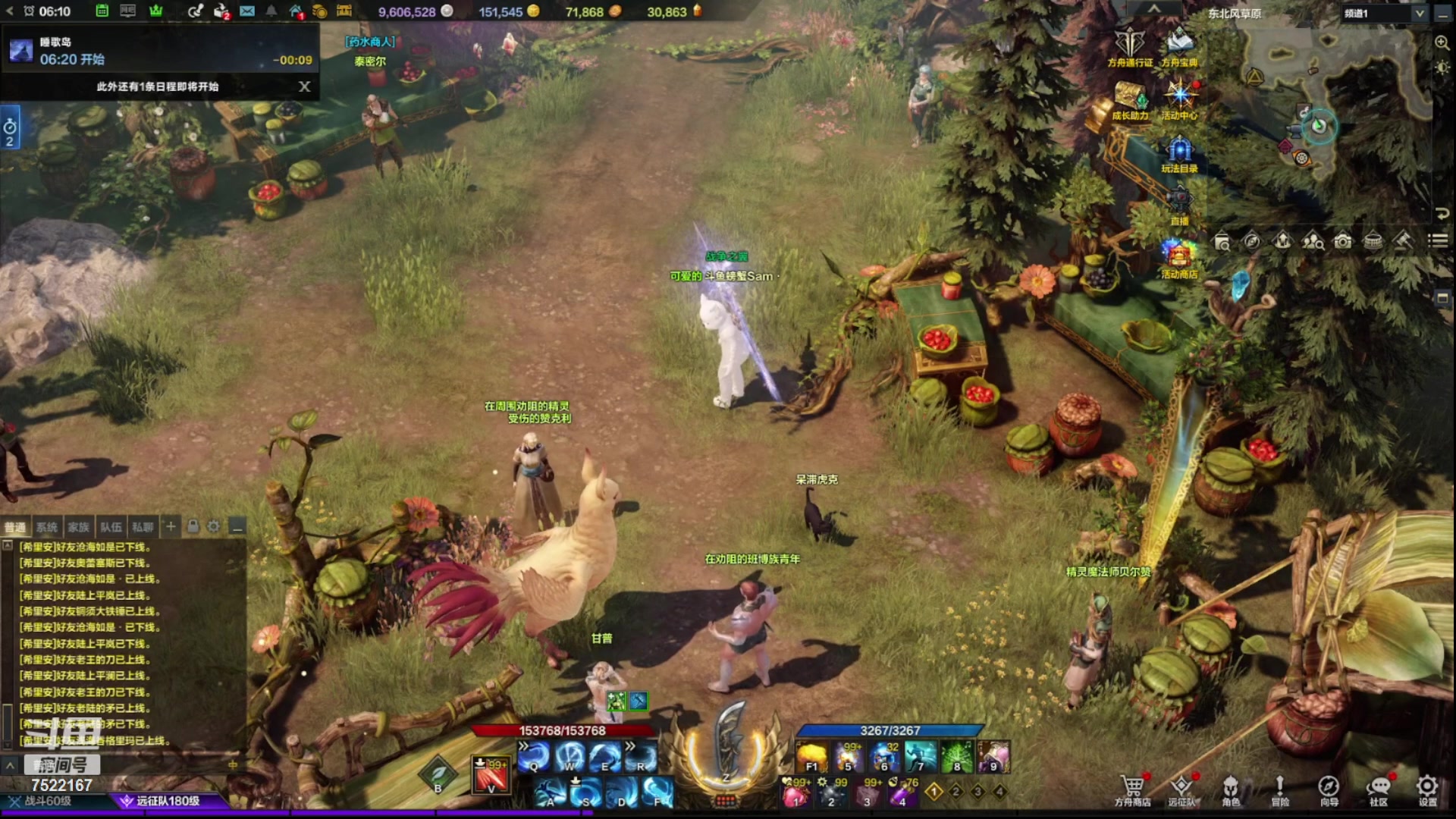Minimize the chat window
1456x819 pixels.
pyautogui.click(x=237, y=526)
